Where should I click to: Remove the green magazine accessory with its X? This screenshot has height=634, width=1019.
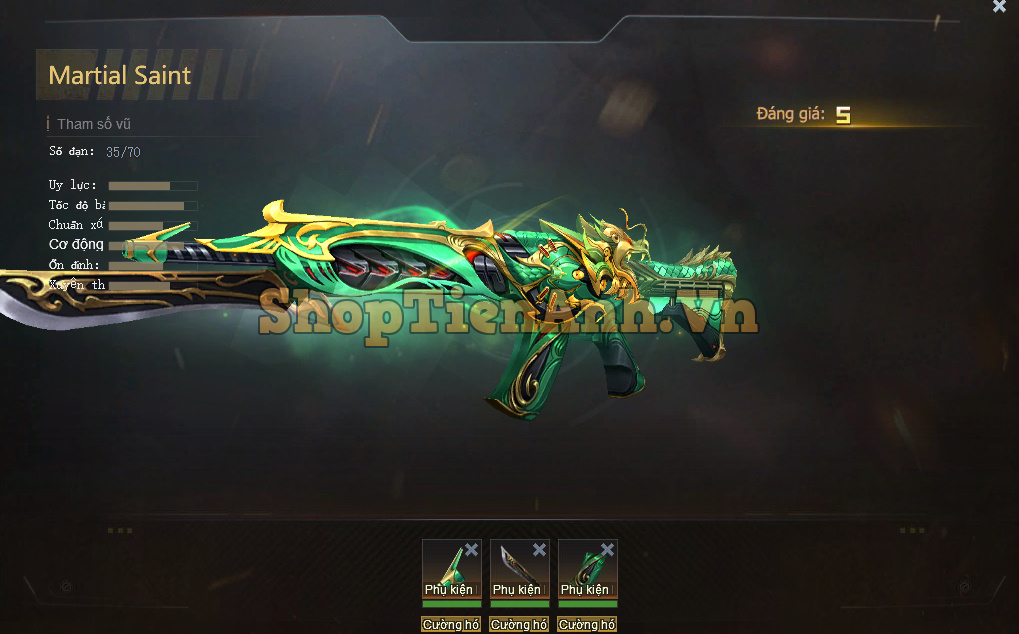(x=608, y=550)
